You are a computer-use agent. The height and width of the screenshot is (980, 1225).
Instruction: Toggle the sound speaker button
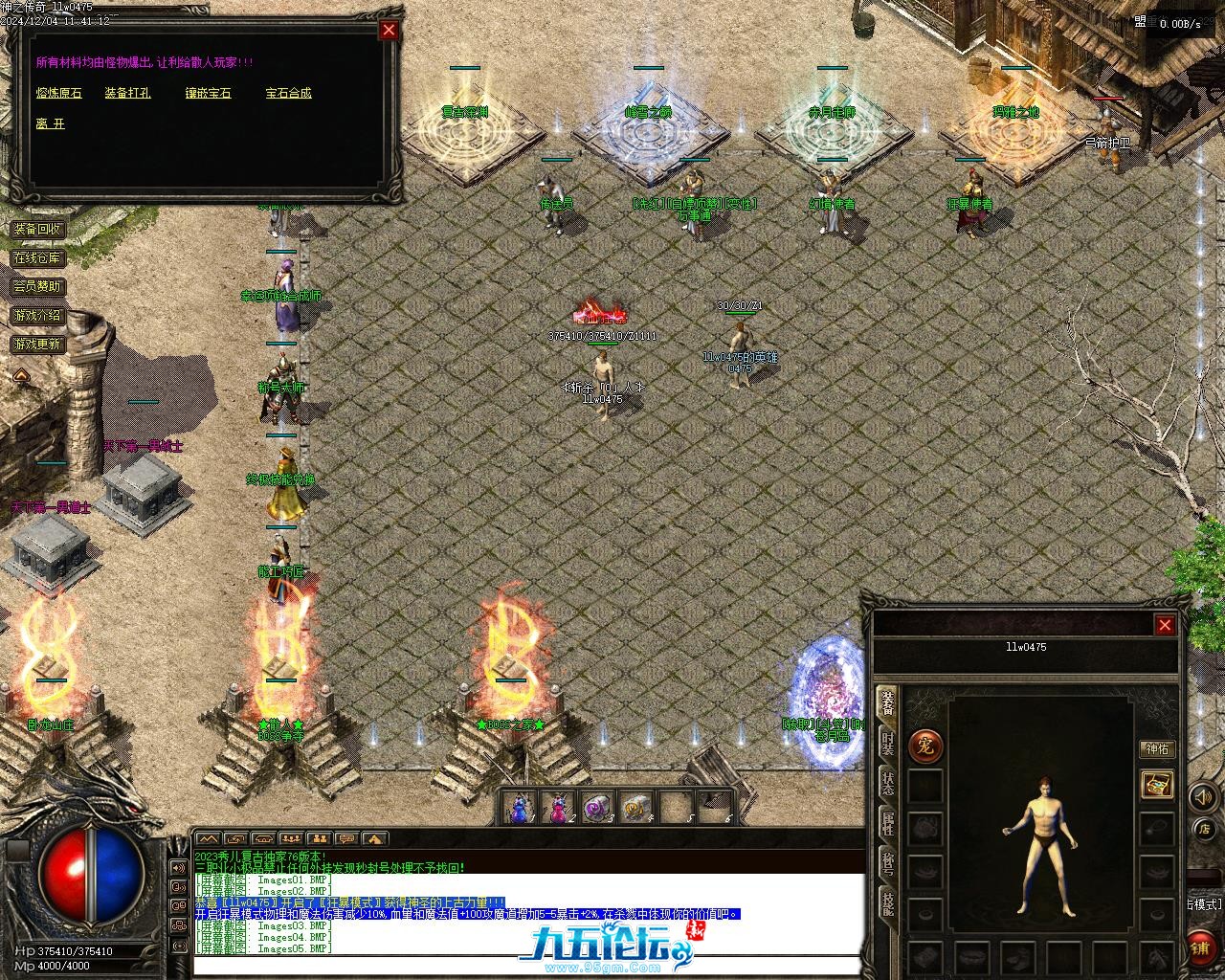(1200, 796)
